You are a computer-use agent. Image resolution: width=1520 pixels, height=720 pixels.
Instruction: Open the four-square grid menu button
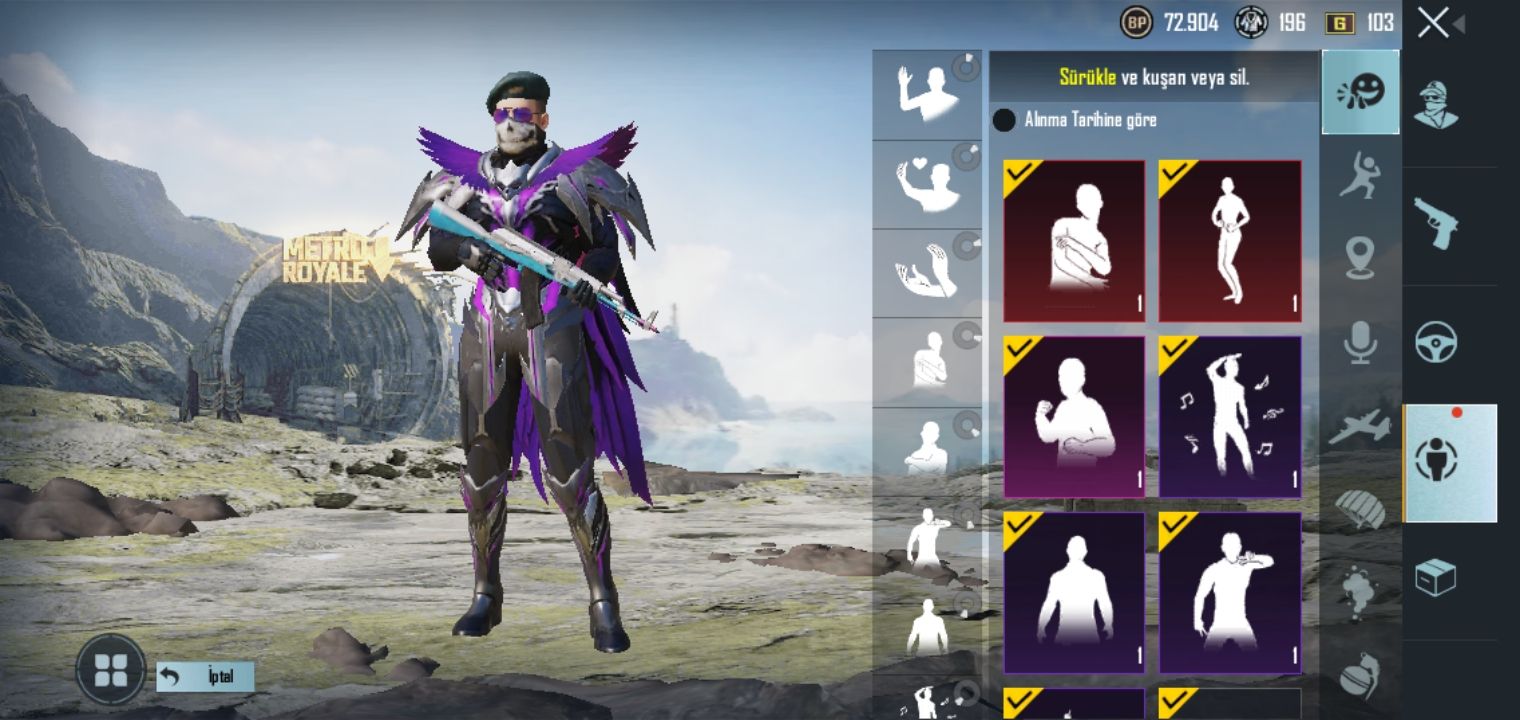(x=110, y=669)
